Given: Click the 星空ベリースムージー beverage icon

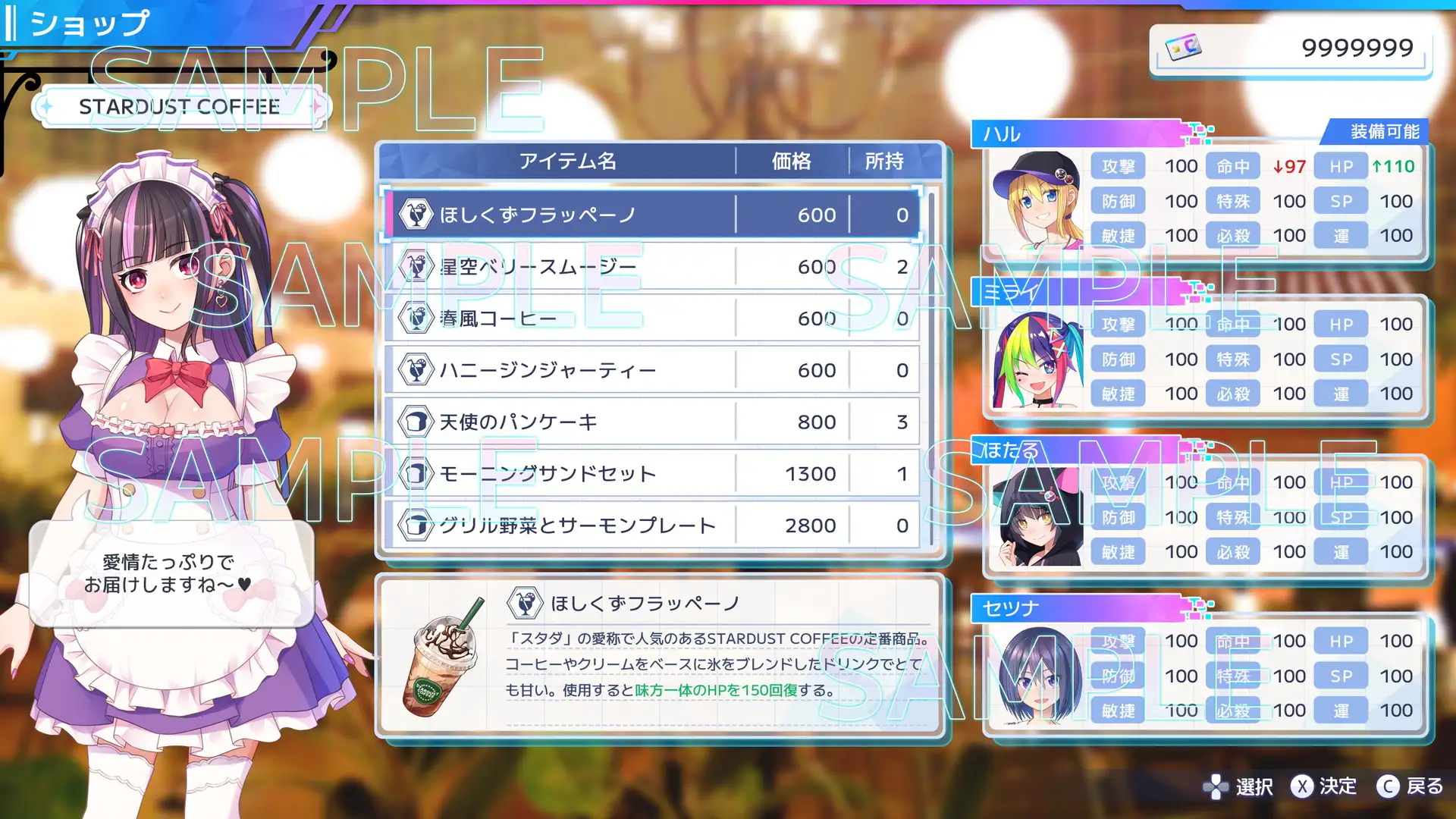Looking at the screenshot, I should pos(416,266).
